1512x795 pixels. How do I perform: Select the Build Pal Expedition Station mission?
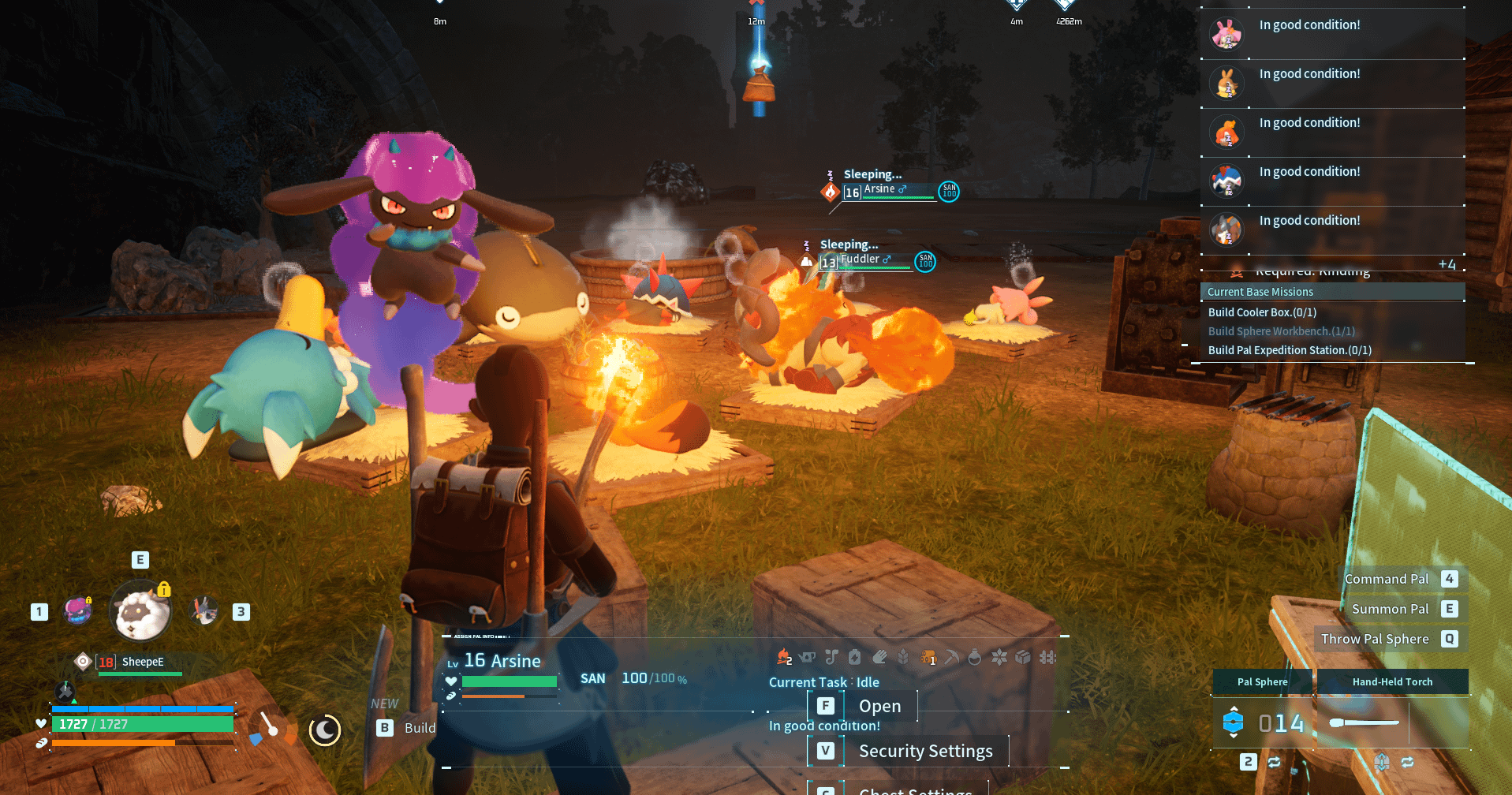click(x=1290, y=350)
